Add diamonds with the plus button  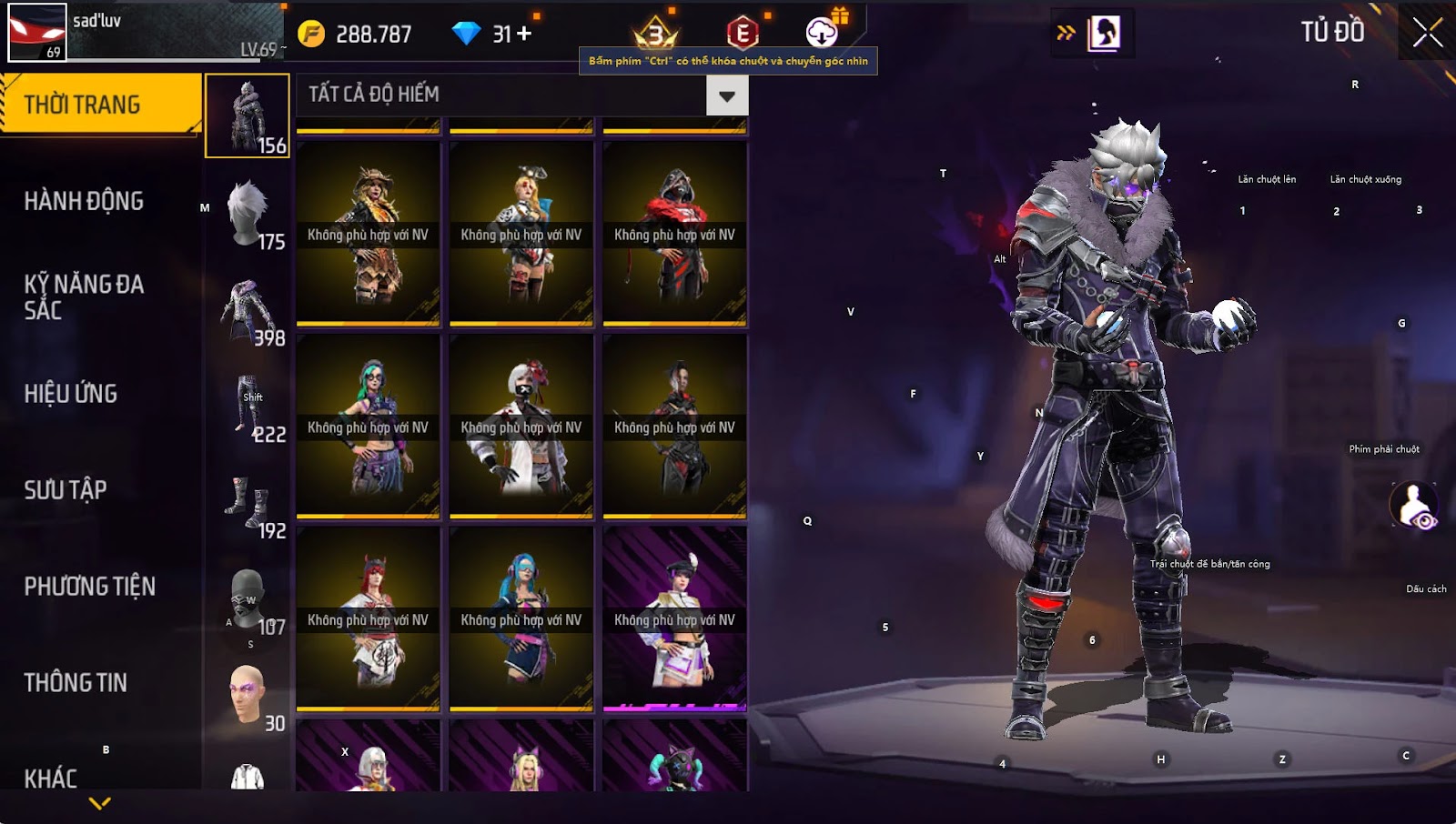[x=524, y=34]
